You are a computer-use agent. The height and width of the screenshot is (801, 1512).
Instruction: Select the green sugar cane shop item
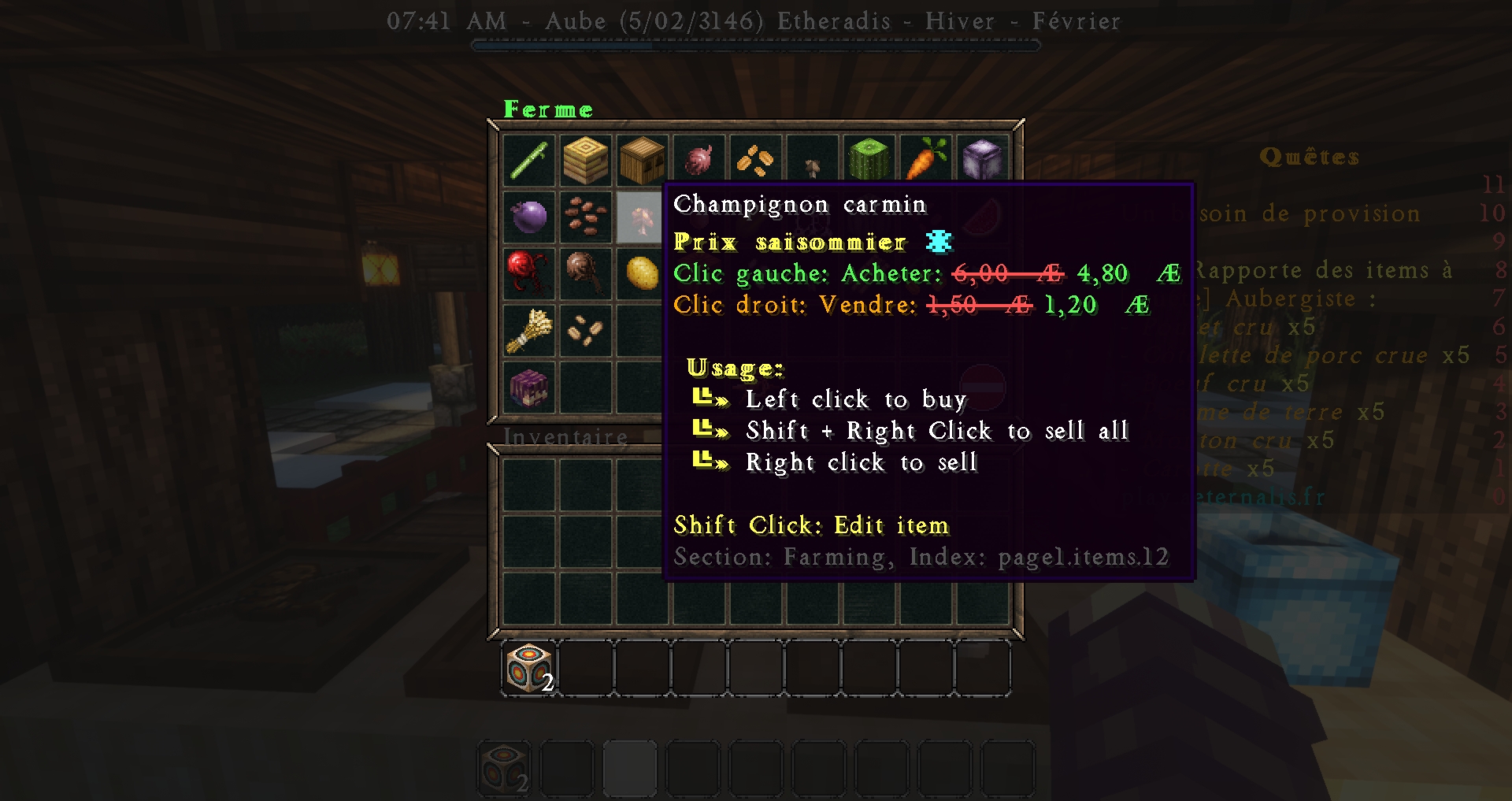click(528, 160)
